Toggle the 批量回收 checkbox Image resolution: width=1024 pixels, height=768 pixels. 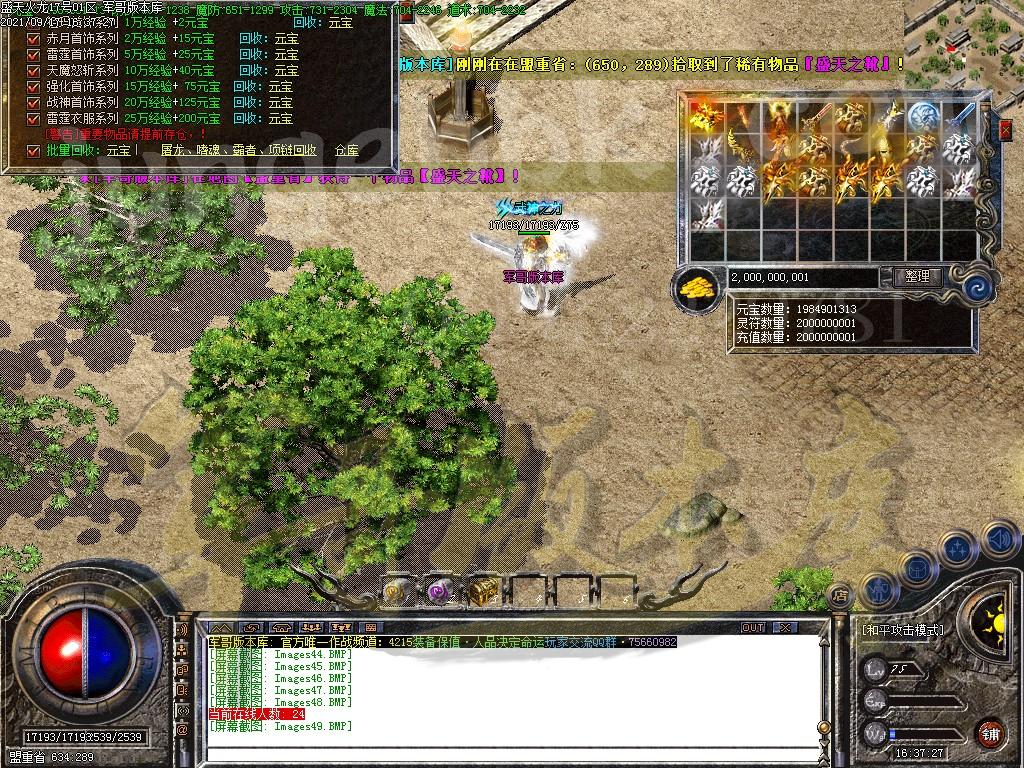pos(33,151)
